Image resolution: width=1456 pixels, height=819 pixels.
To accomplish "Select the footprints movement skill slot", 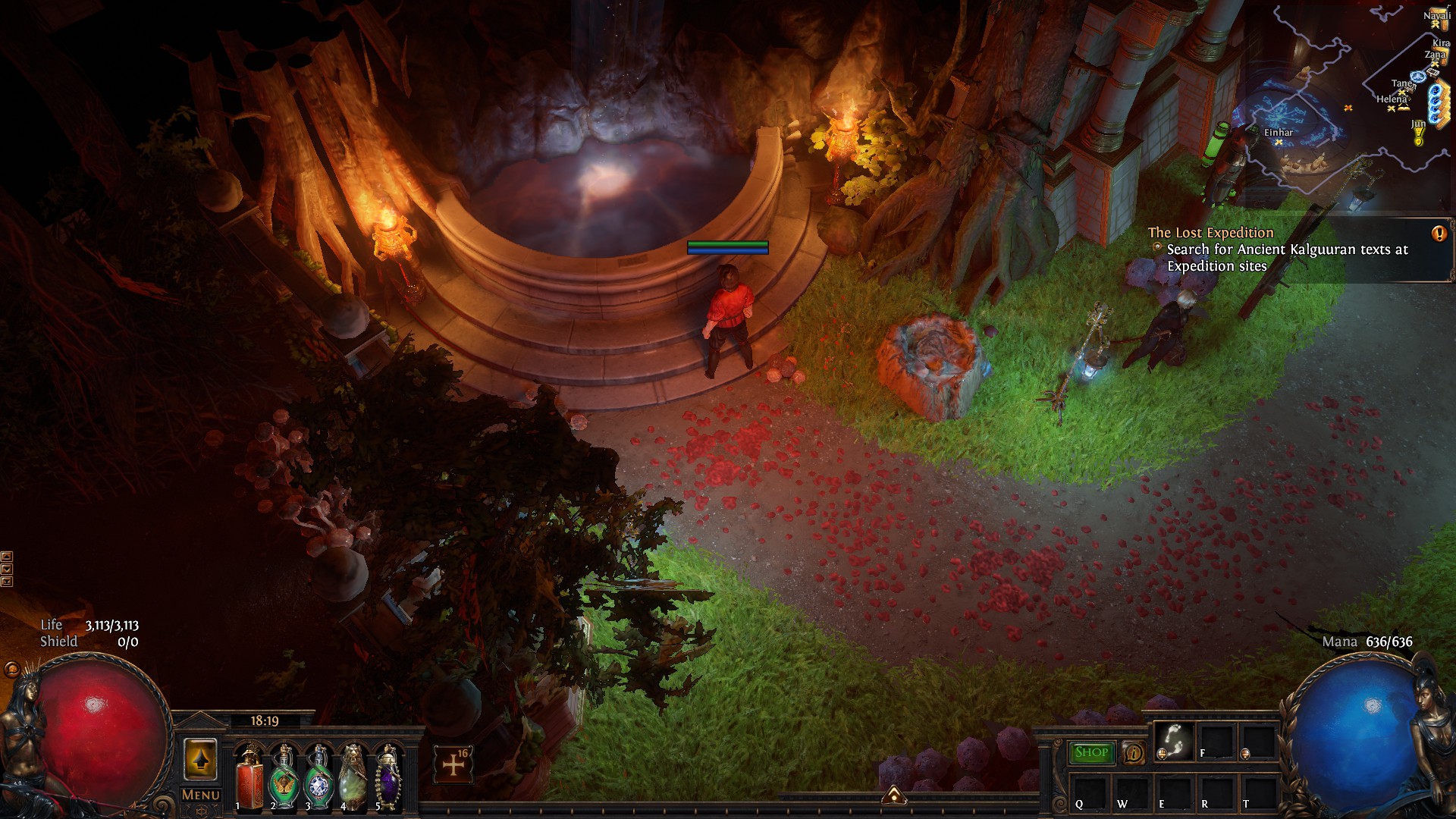I will tap(1172, 740).
